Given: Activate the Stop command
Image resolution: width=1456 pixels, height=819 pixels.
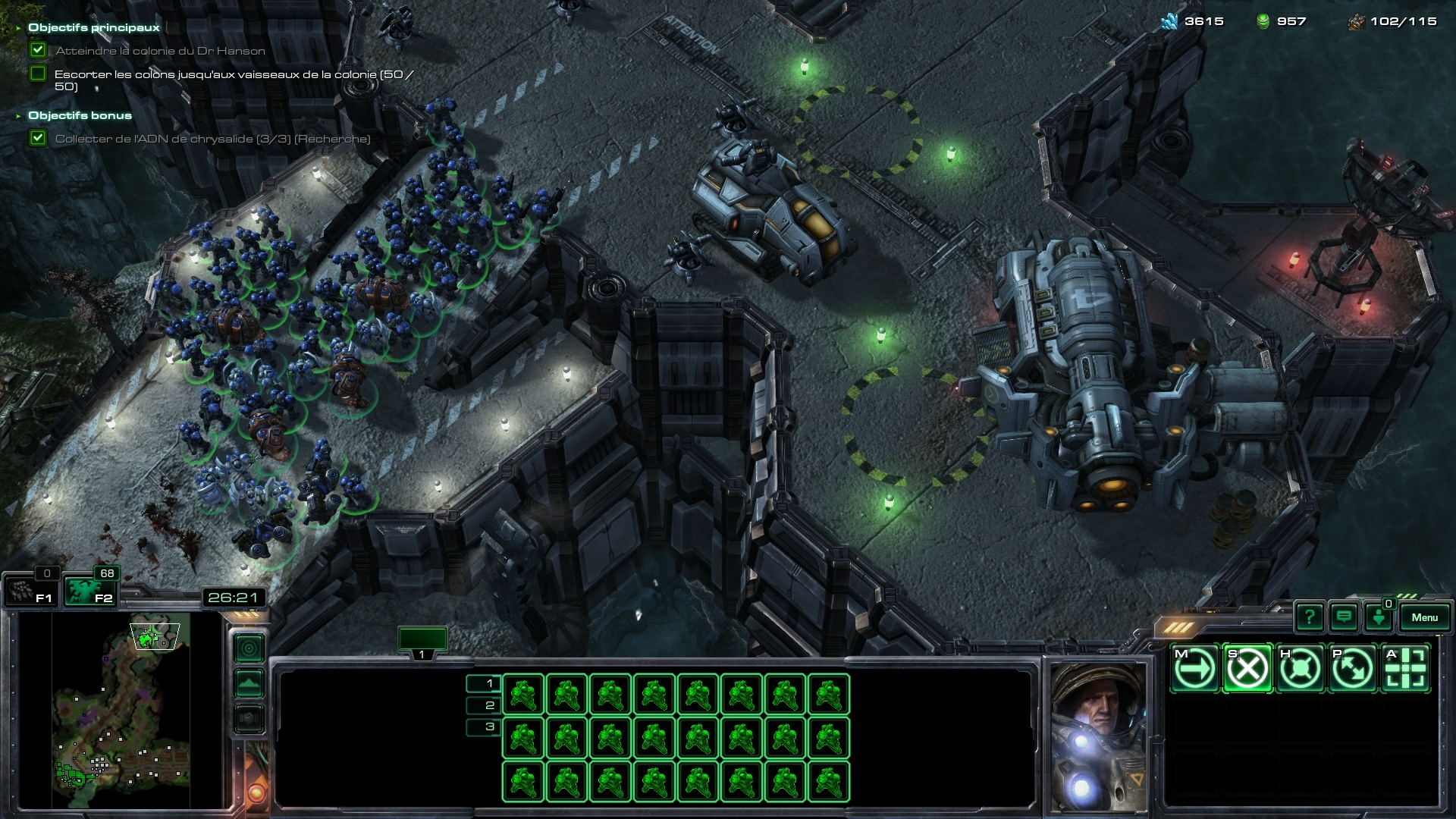Looking at the screenshot, I should coord(1247,669).
